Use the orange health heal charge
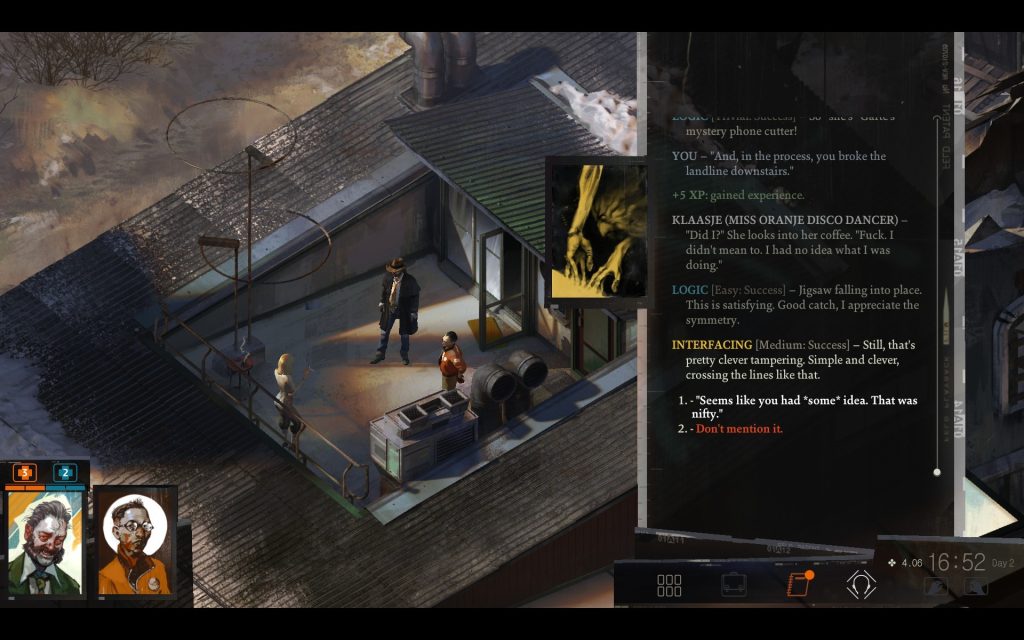1024x640 pixels. point(24,472)
